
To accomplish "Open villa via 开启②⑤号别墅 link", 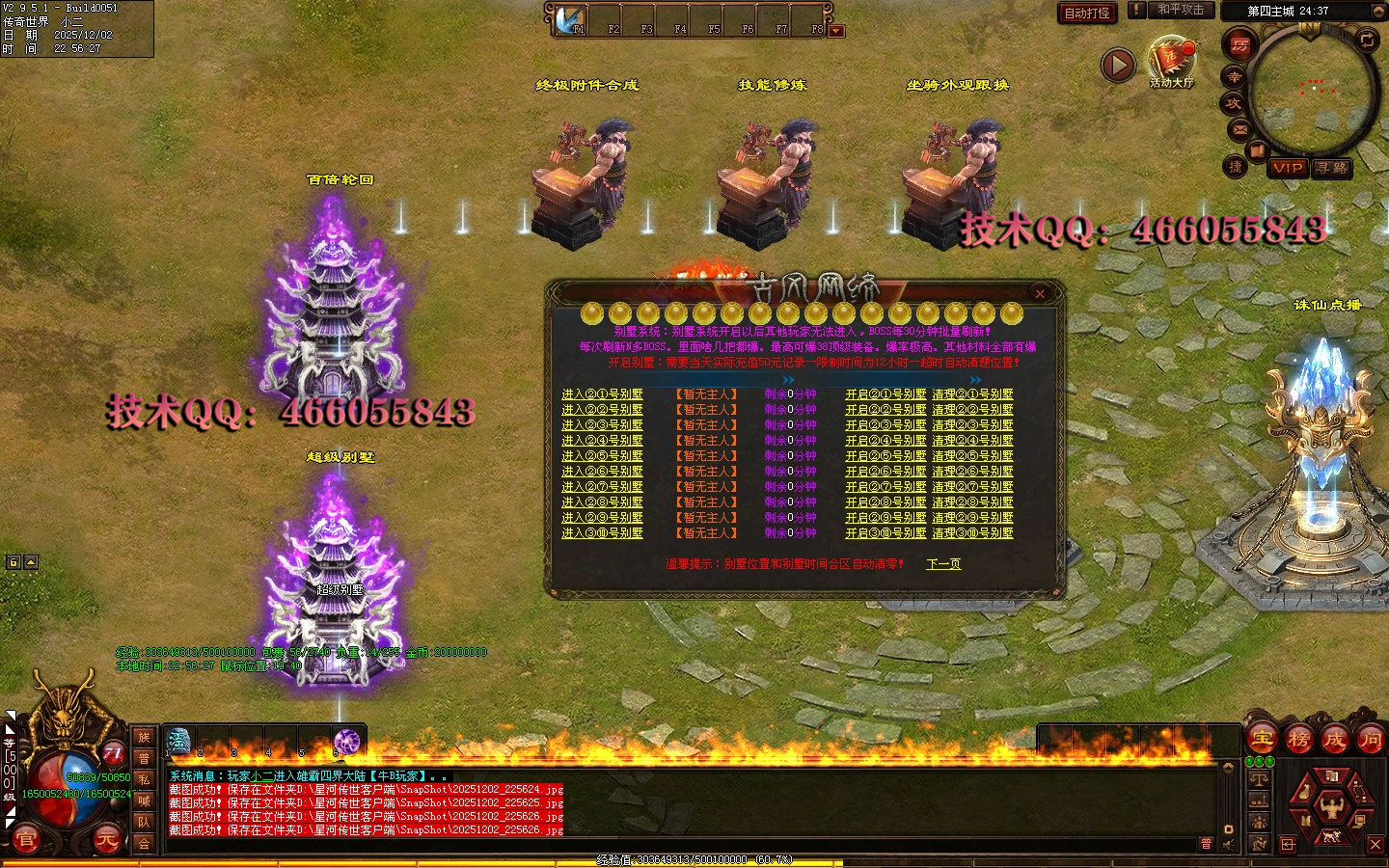I will click(885, 456).
